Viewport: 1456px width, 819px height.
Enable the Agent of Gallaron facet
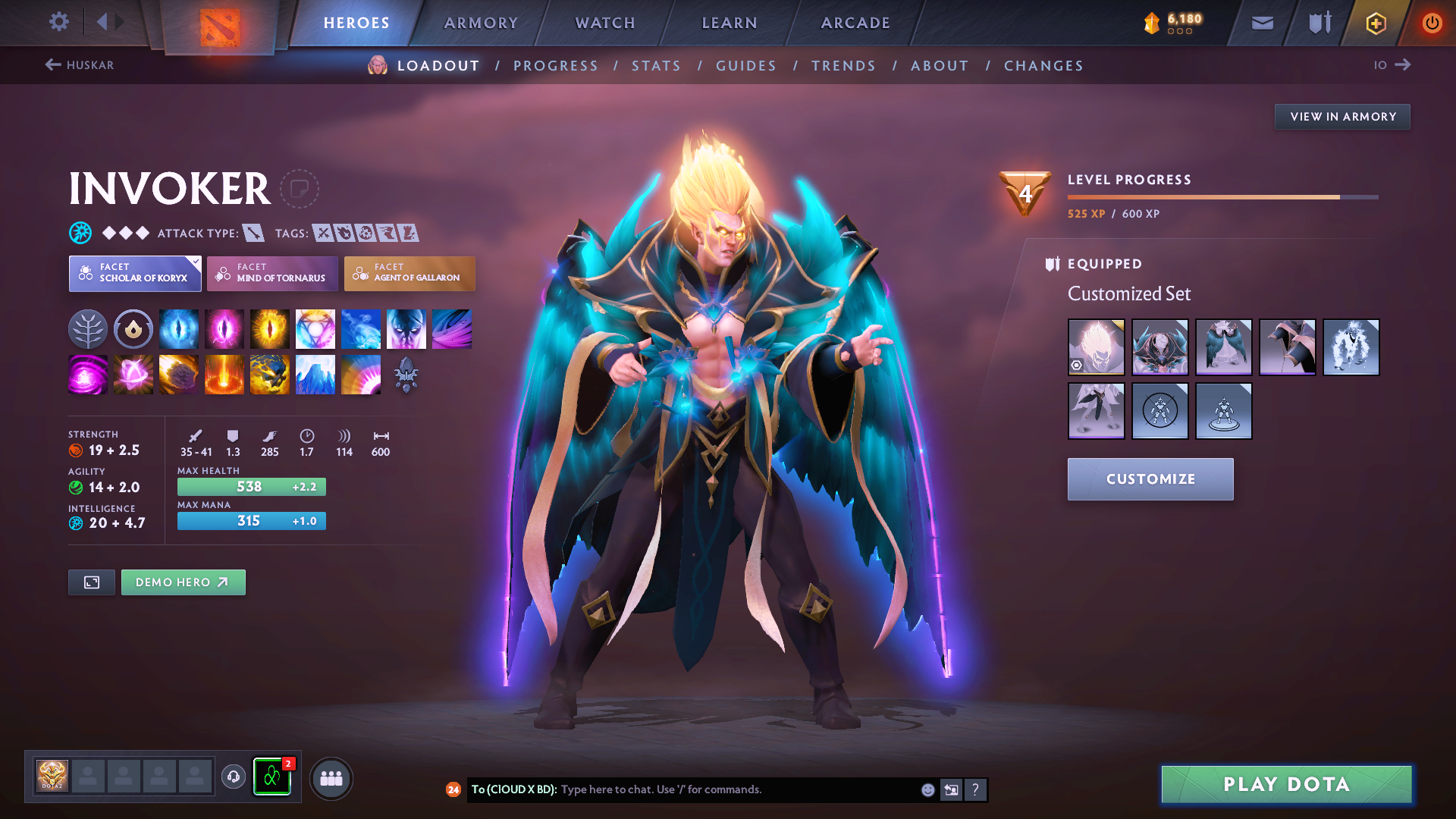(x=409, y=274)
